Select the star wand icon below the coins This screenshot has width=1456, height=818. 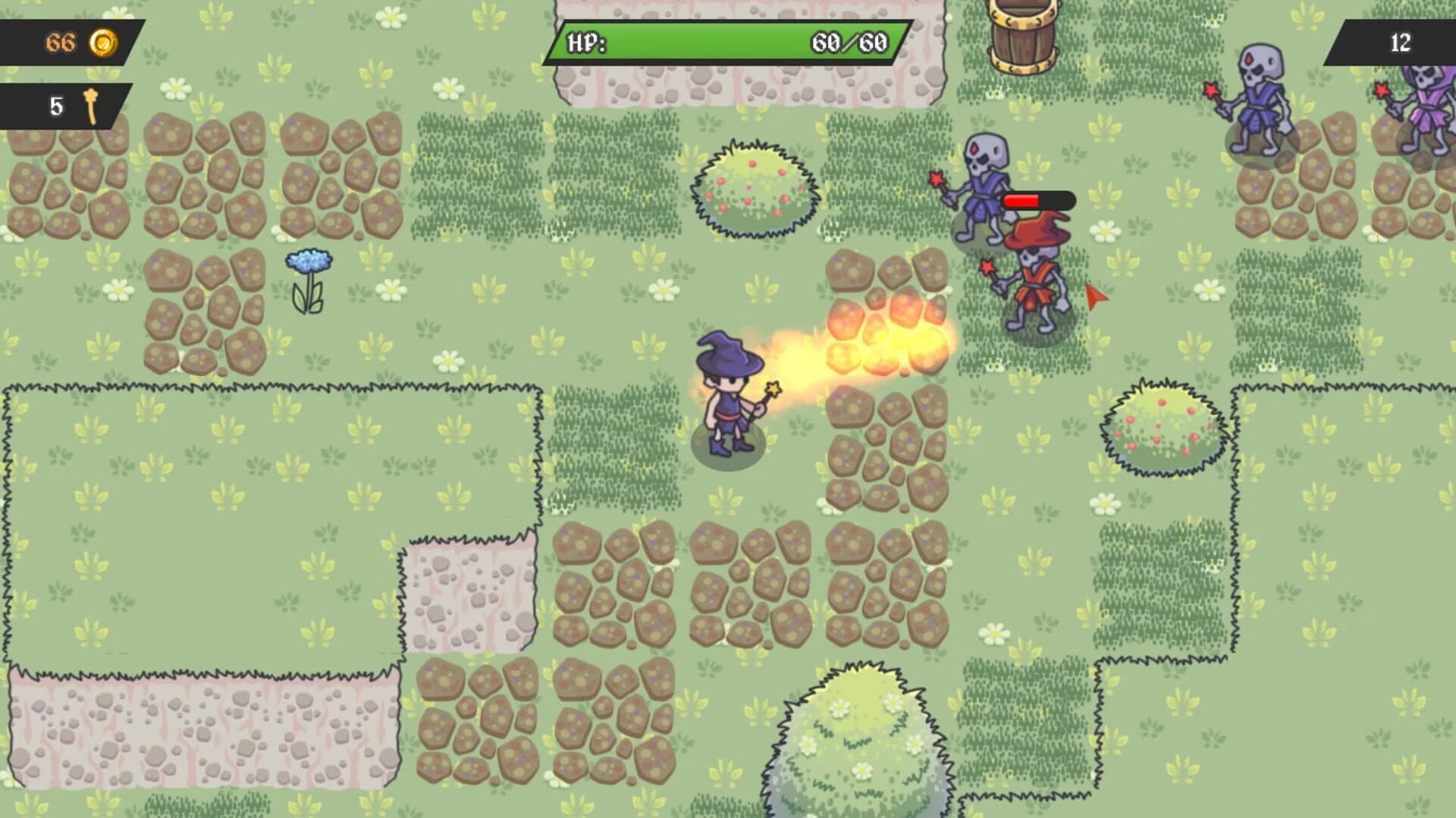[x=89, y=106]
